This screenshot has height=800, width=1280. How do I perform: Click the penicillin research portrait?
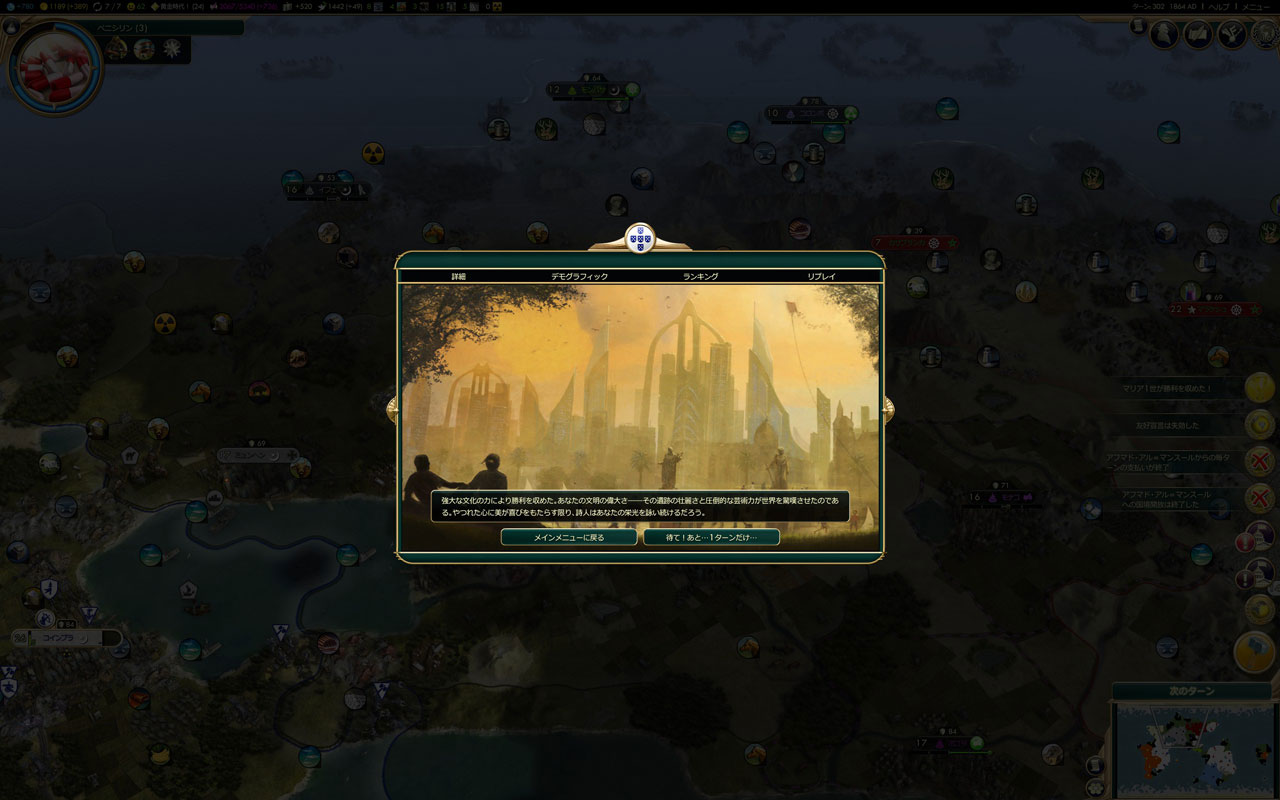pyautogui.click(x=55, y=68)
